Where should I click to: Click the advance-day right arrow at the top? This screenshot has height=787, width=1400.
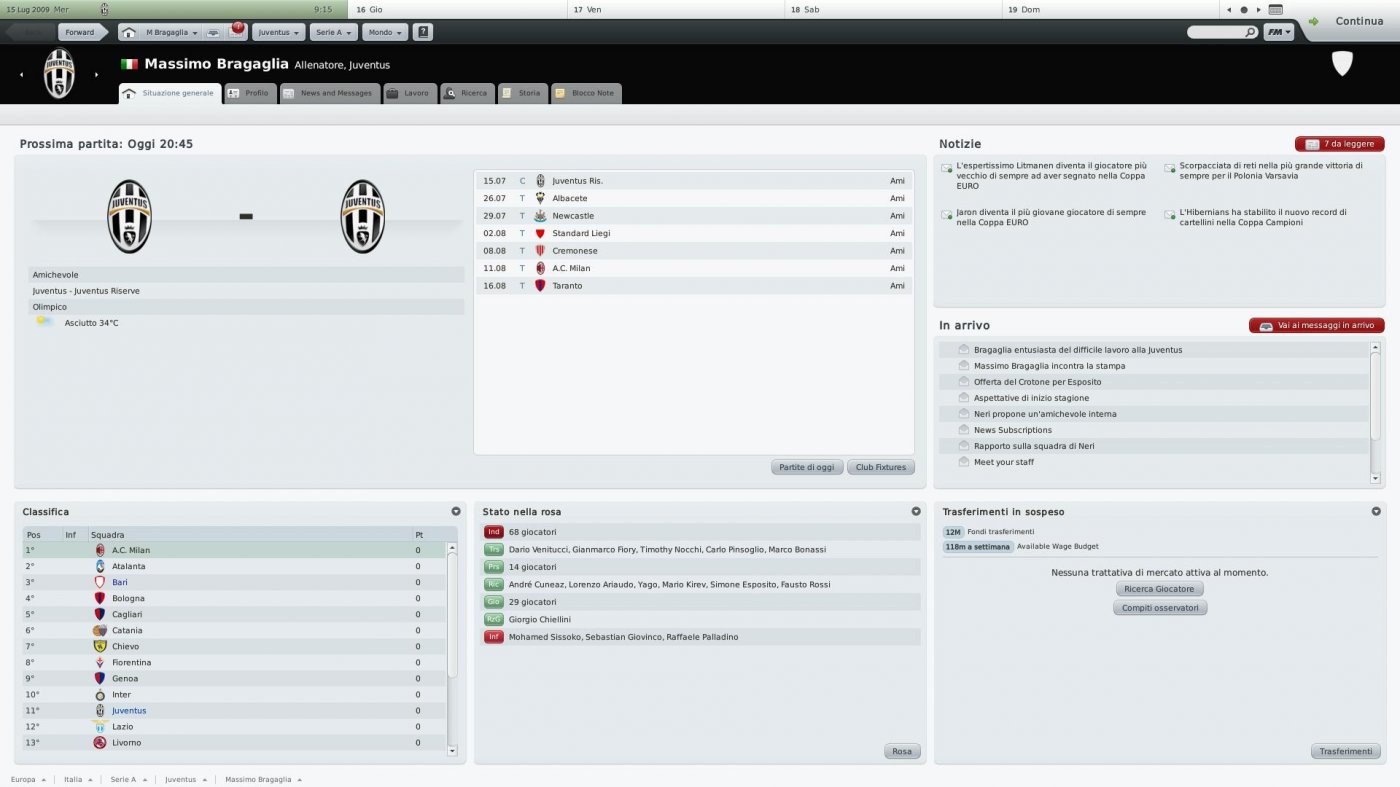(1258, 9)
